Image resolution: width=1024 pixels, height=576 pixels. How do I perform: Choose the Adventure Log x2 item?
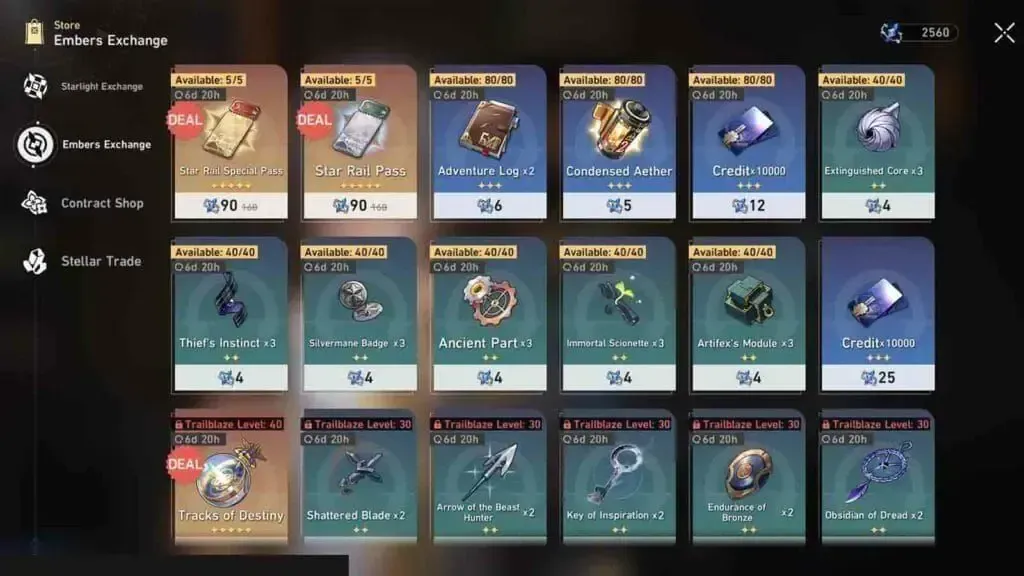pos(489,142)
